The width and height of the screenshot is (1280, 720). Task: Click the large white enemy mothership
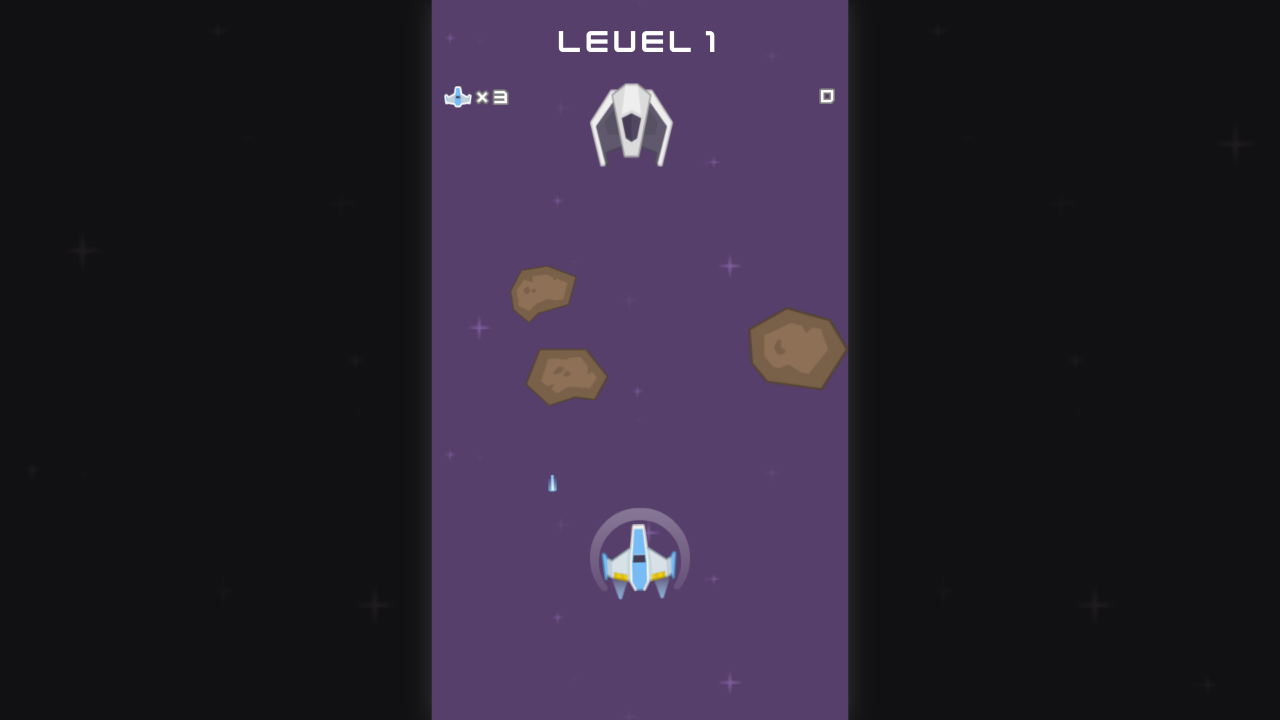(x=631, y=120)
